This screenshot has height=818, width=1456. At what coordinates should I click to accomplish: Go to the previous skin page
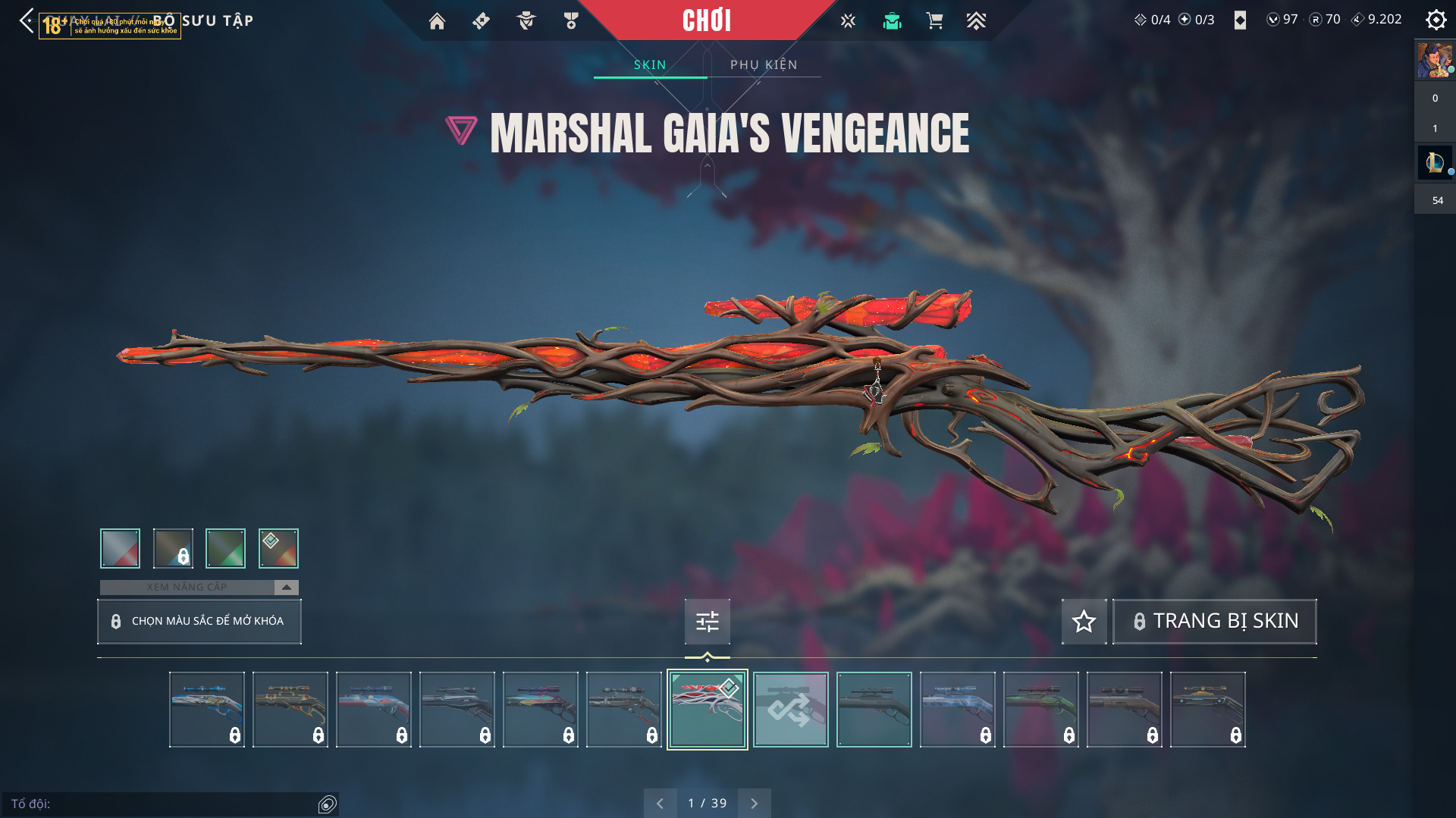(x=660, y=803)
